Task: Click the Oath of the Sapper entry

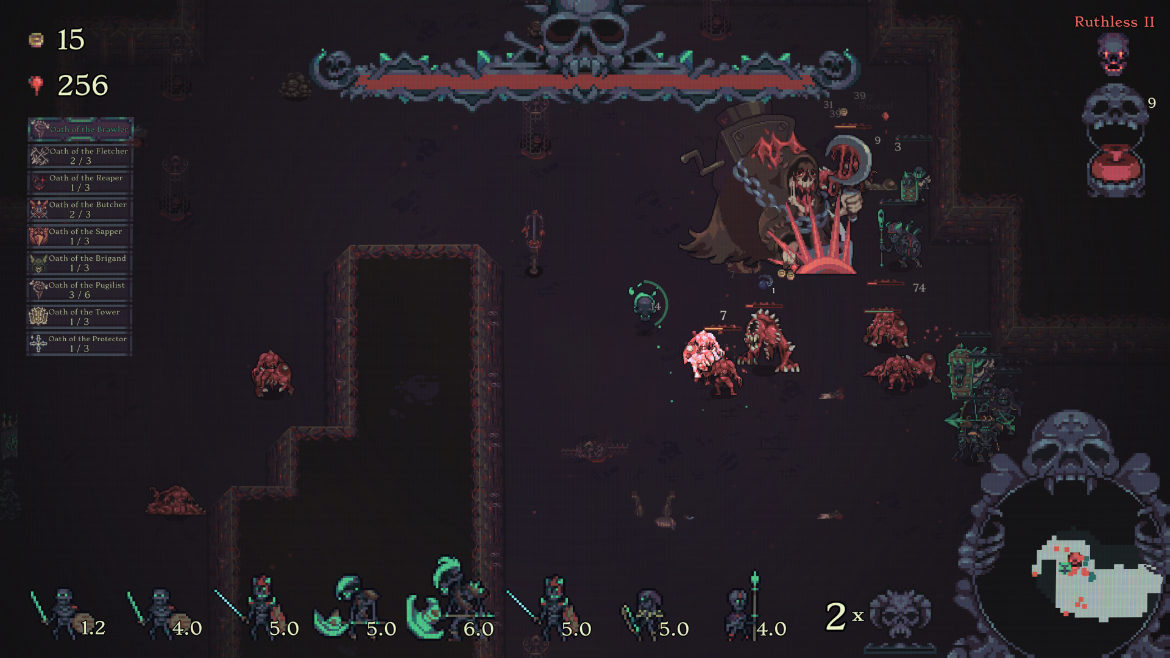Action: click(80, 237)
